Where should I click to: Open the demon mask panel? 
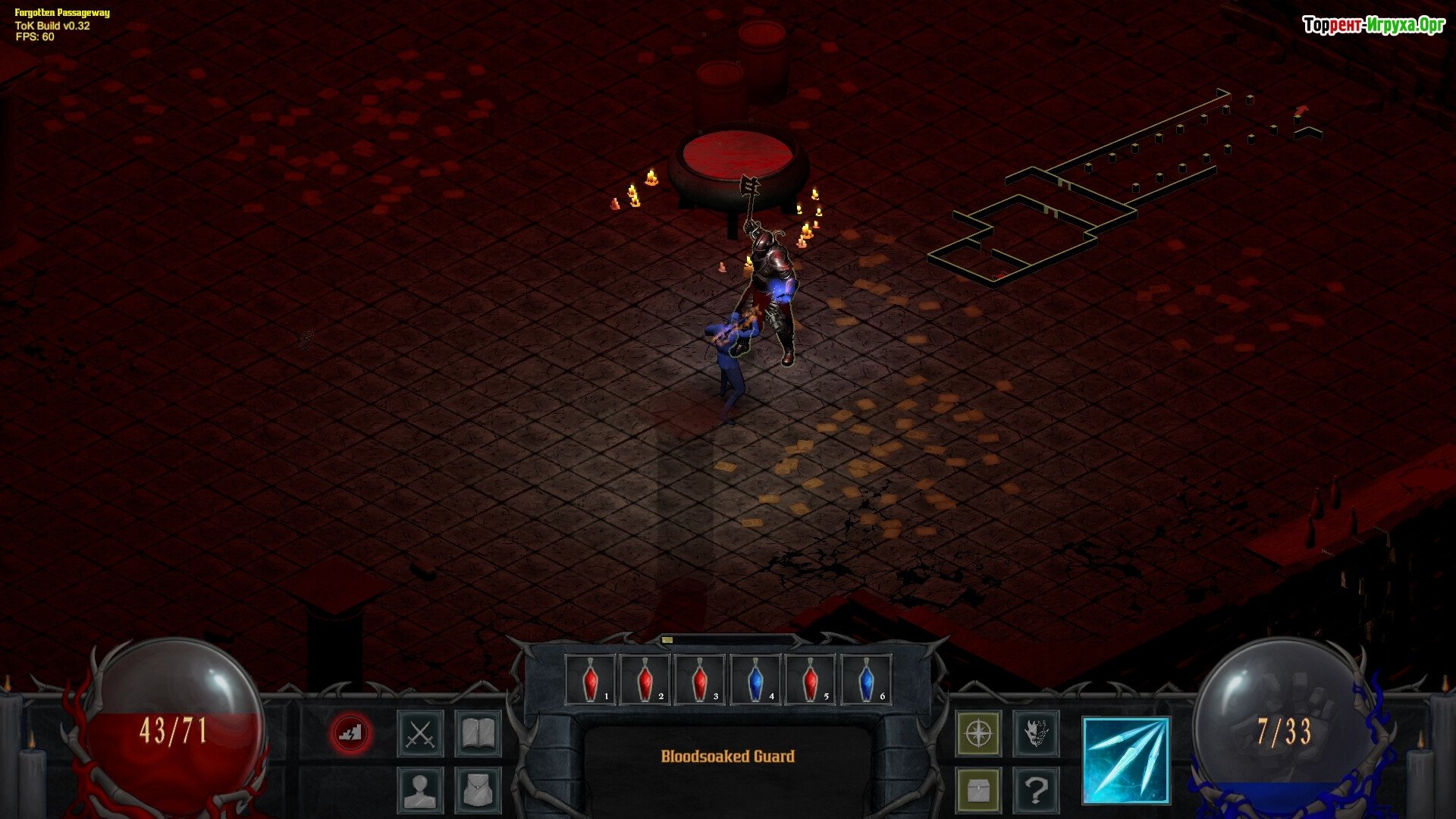tap(1036, 733)
